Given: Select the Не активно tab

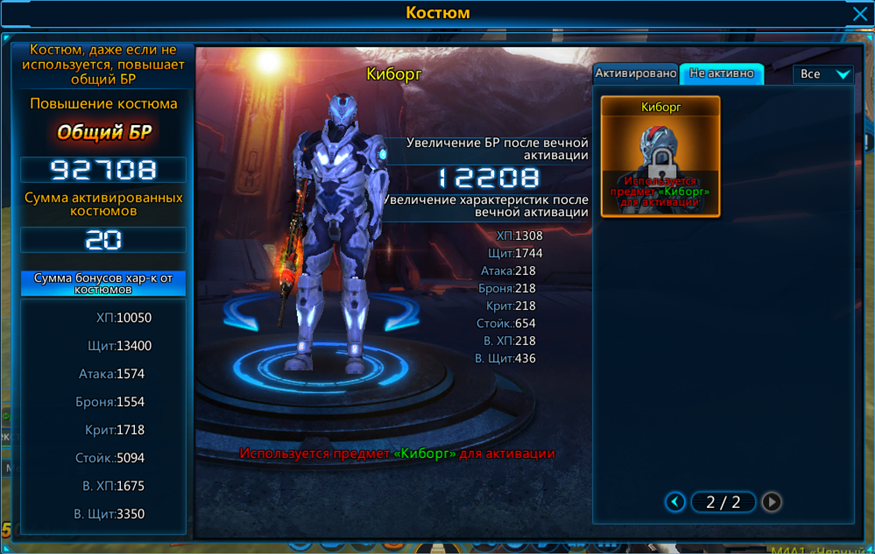Looking at the screenshot, I should click(x=721, y=74).
